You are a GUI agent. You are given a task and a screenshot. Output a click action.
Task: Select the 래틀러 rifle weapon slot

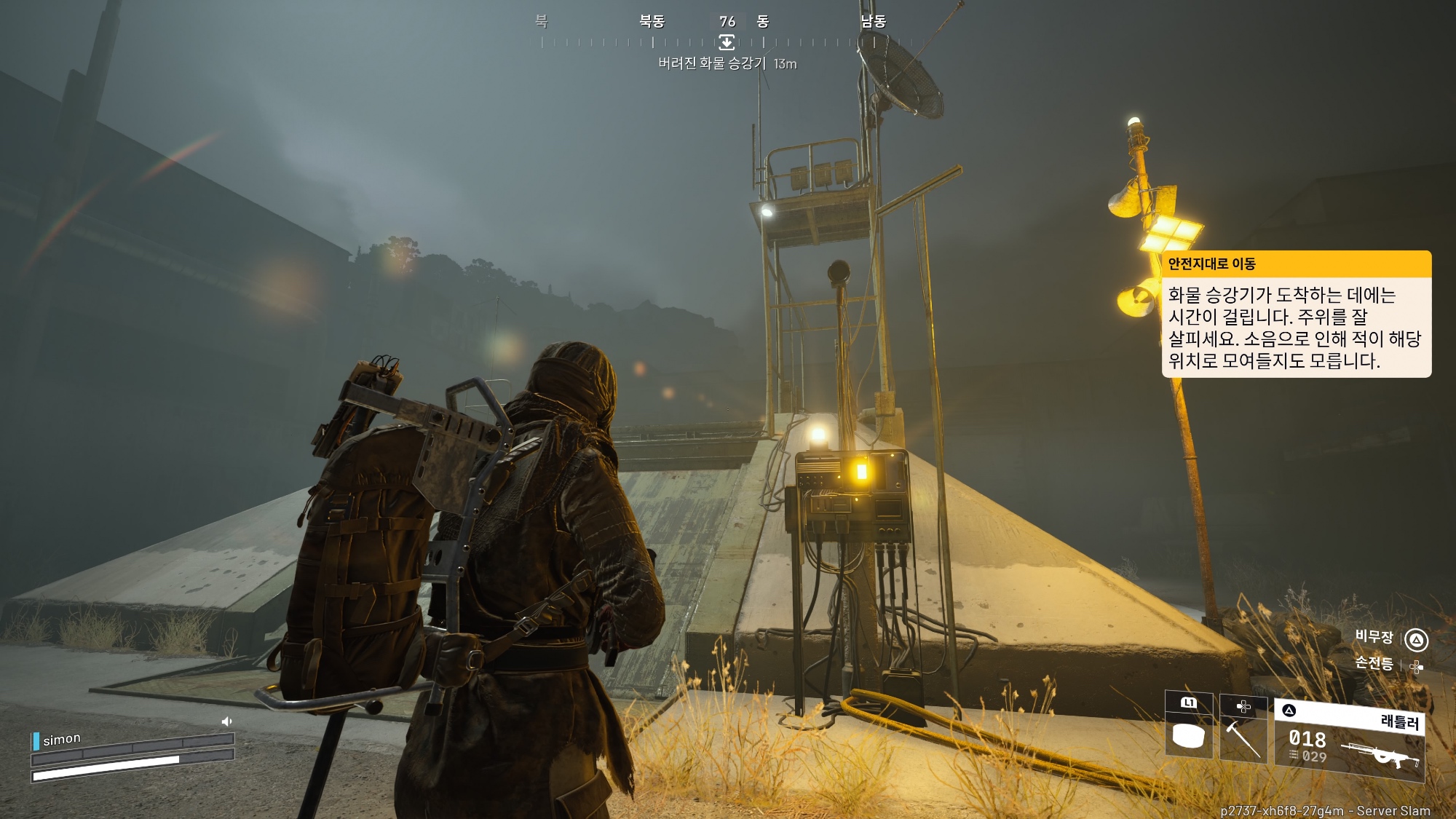point(1349,741)
